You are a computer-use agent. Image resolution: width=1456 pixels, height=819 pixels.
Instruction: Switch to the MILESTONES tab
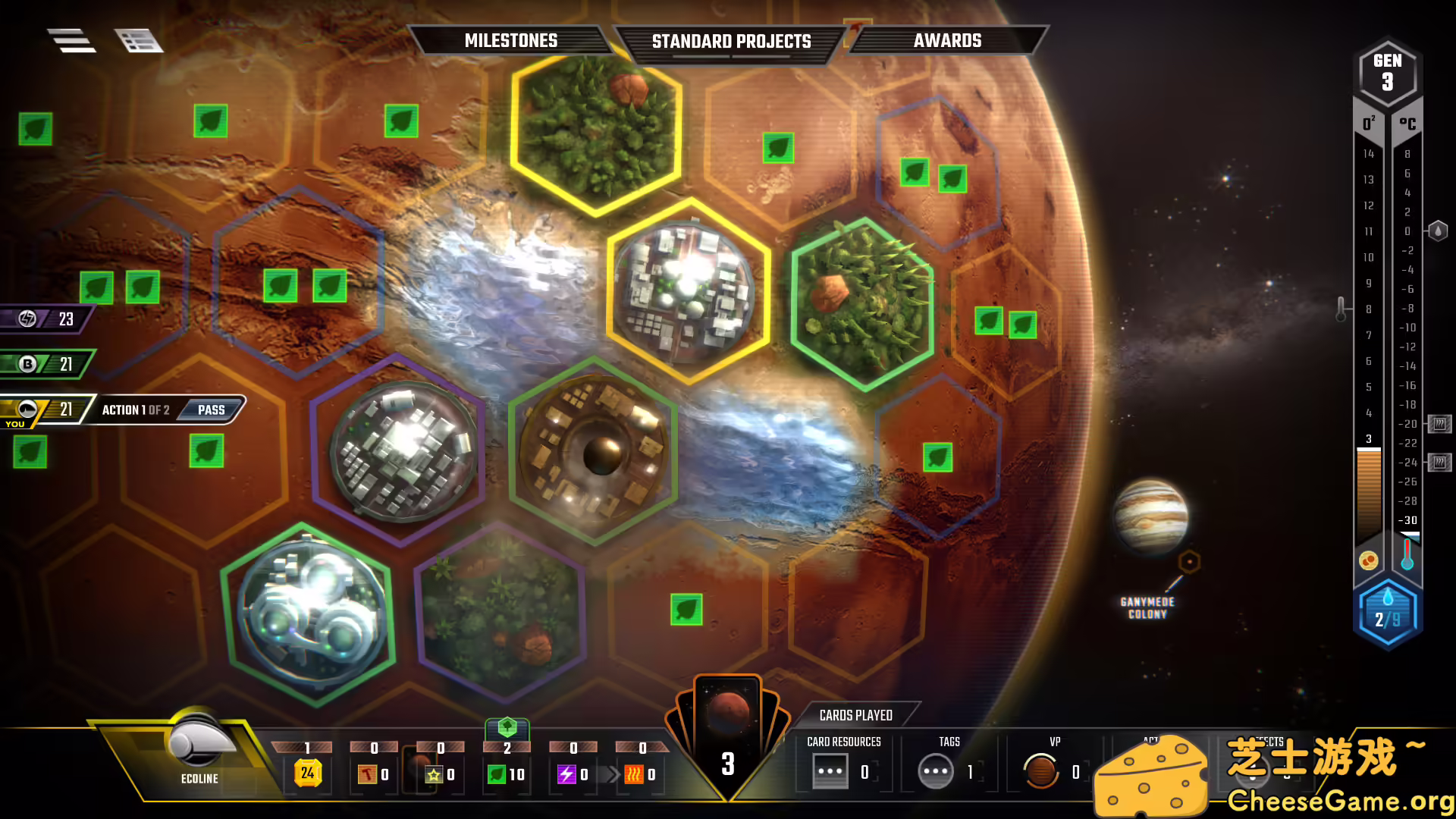[x=511, y=41]
